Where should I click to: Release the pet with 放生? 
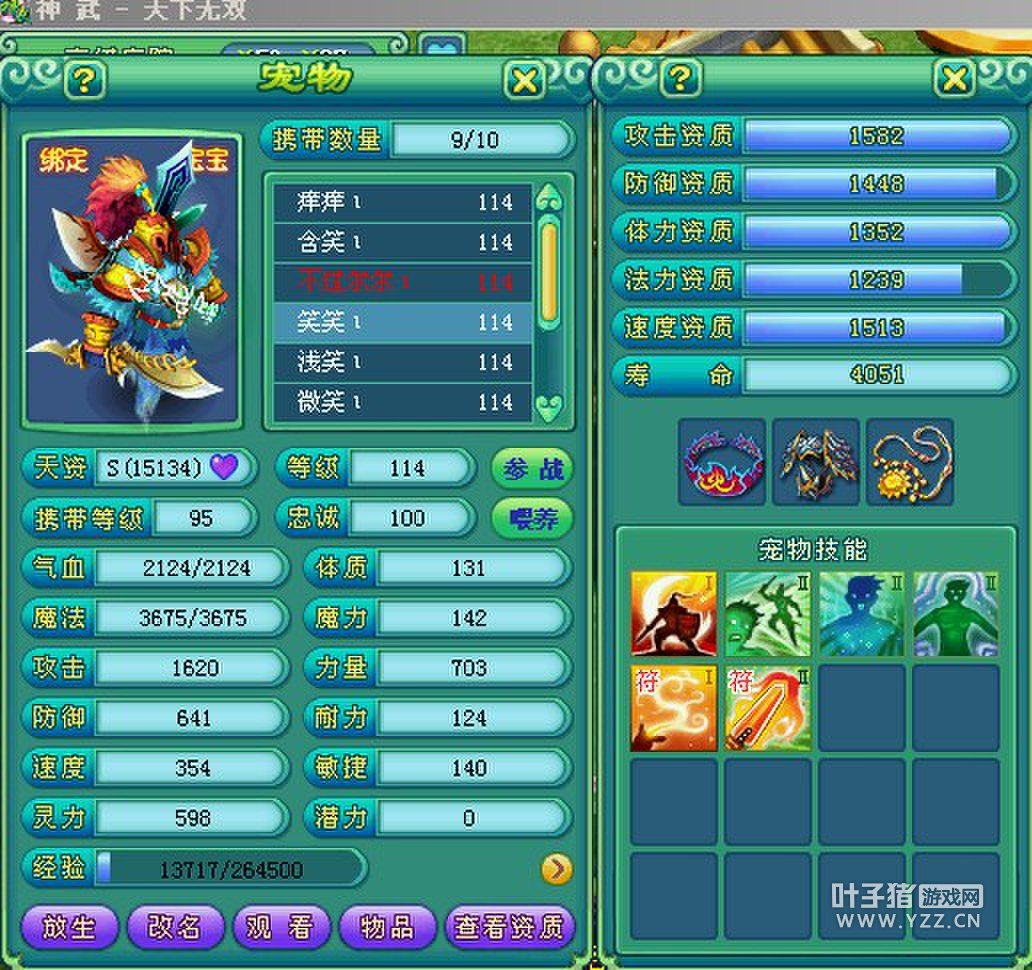tap(69, 927)
